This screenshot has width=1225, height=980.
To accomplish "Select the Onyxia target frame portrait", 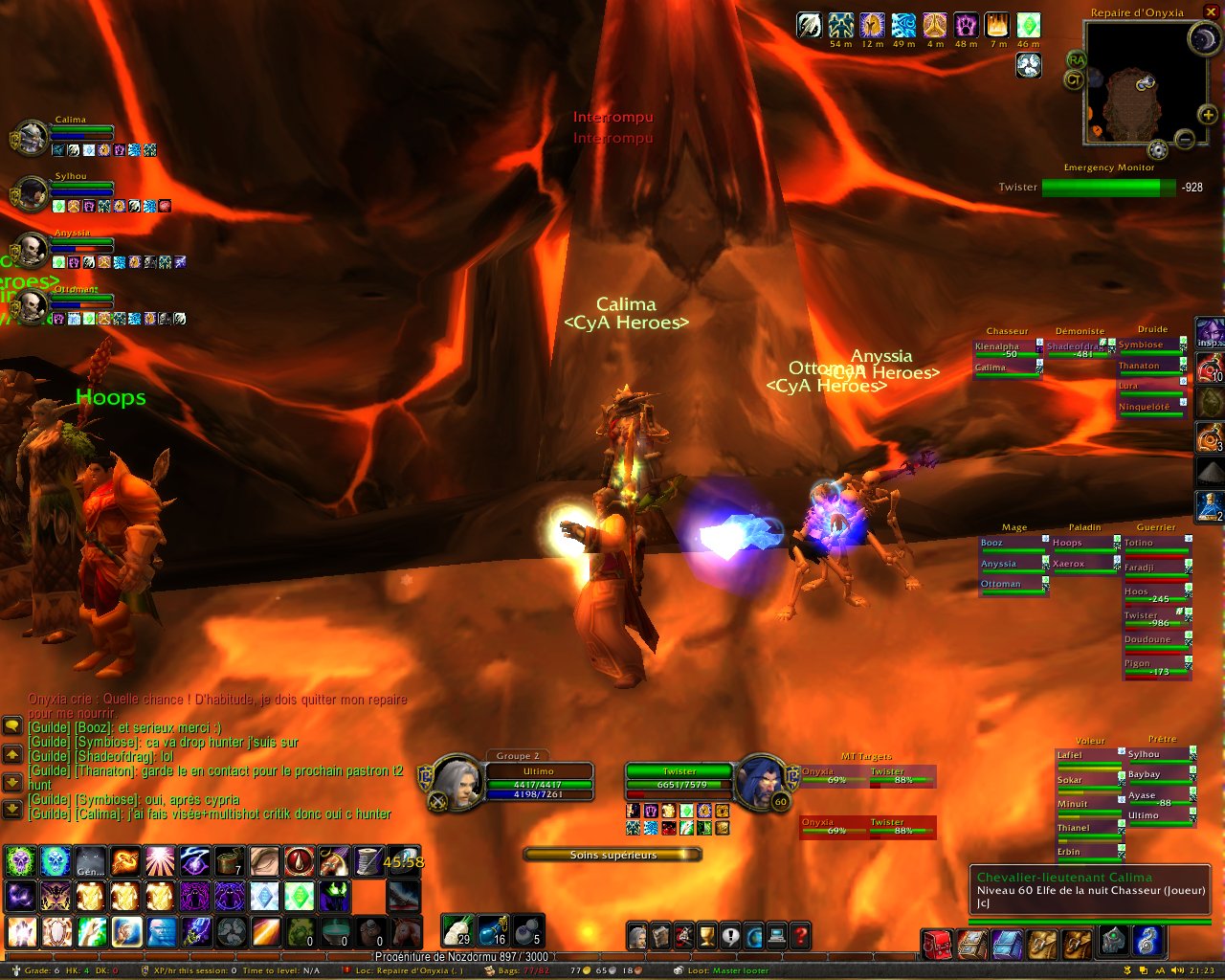I will (761, 780).
